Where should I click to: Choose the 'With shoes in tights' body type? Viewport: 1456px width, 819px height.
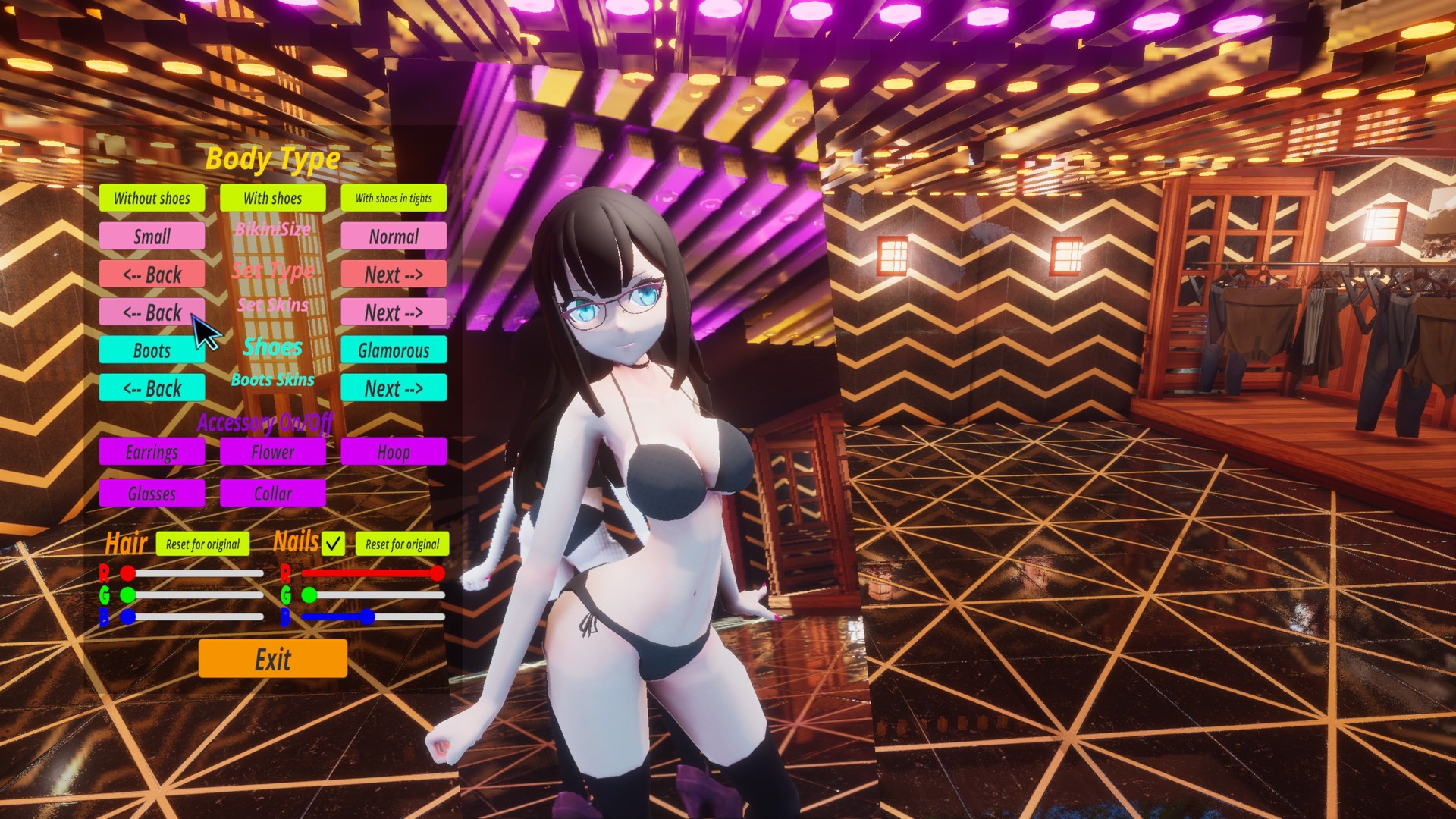[x=394, y=199]
